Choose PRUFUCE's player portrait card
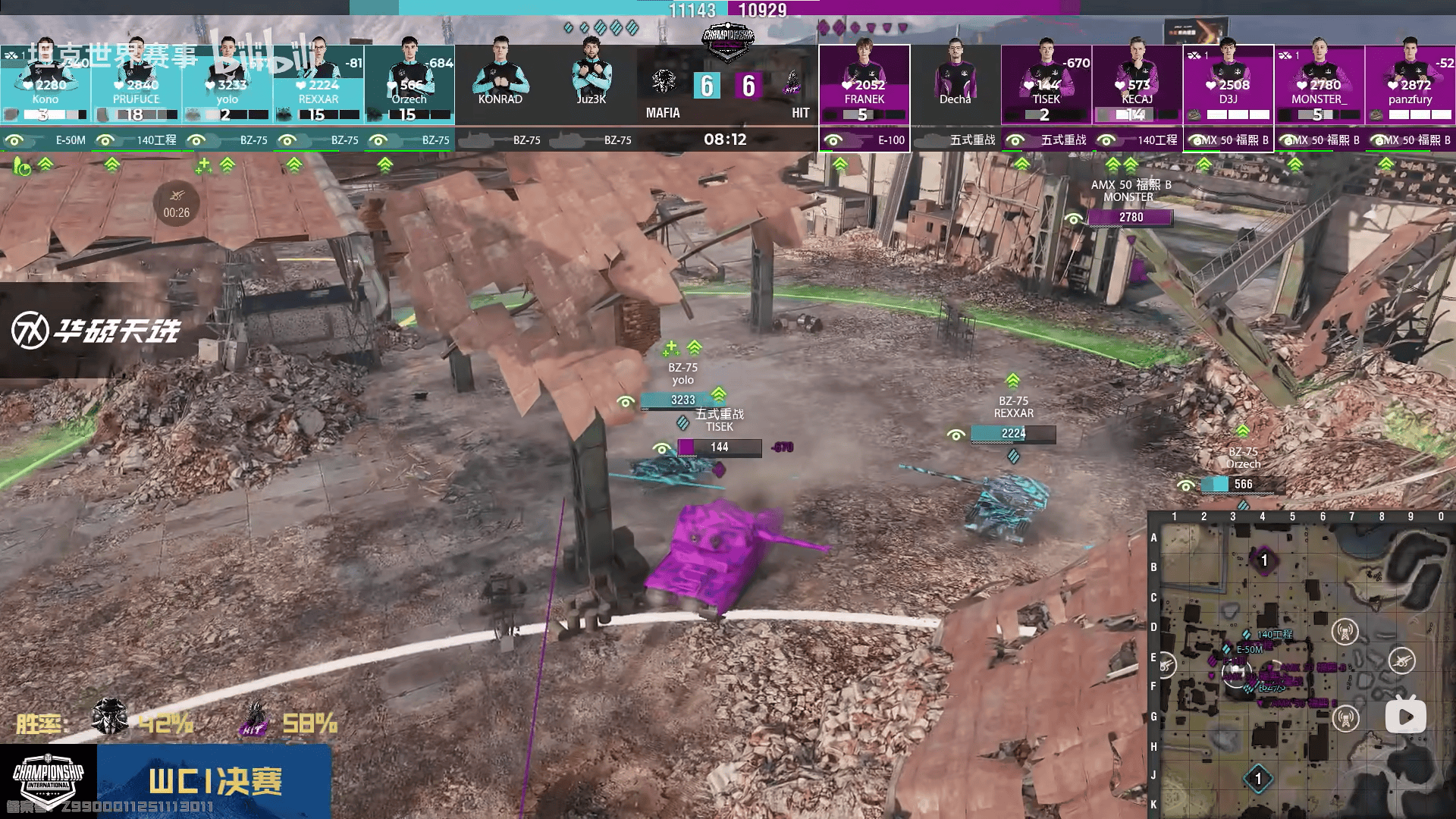1456x819 pixels. coord(136,83)
